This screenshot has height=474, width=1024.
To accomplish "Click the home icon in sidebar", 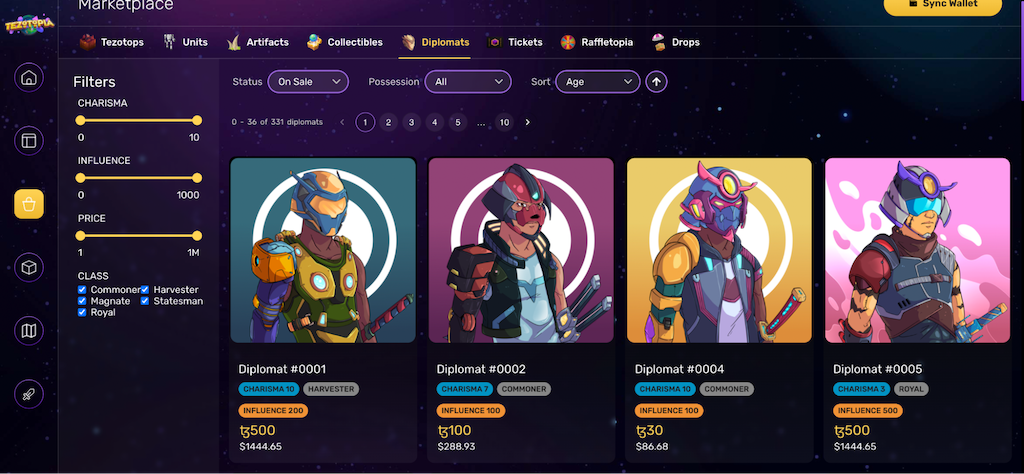I will pyautogui.click(x=29, y=78).
